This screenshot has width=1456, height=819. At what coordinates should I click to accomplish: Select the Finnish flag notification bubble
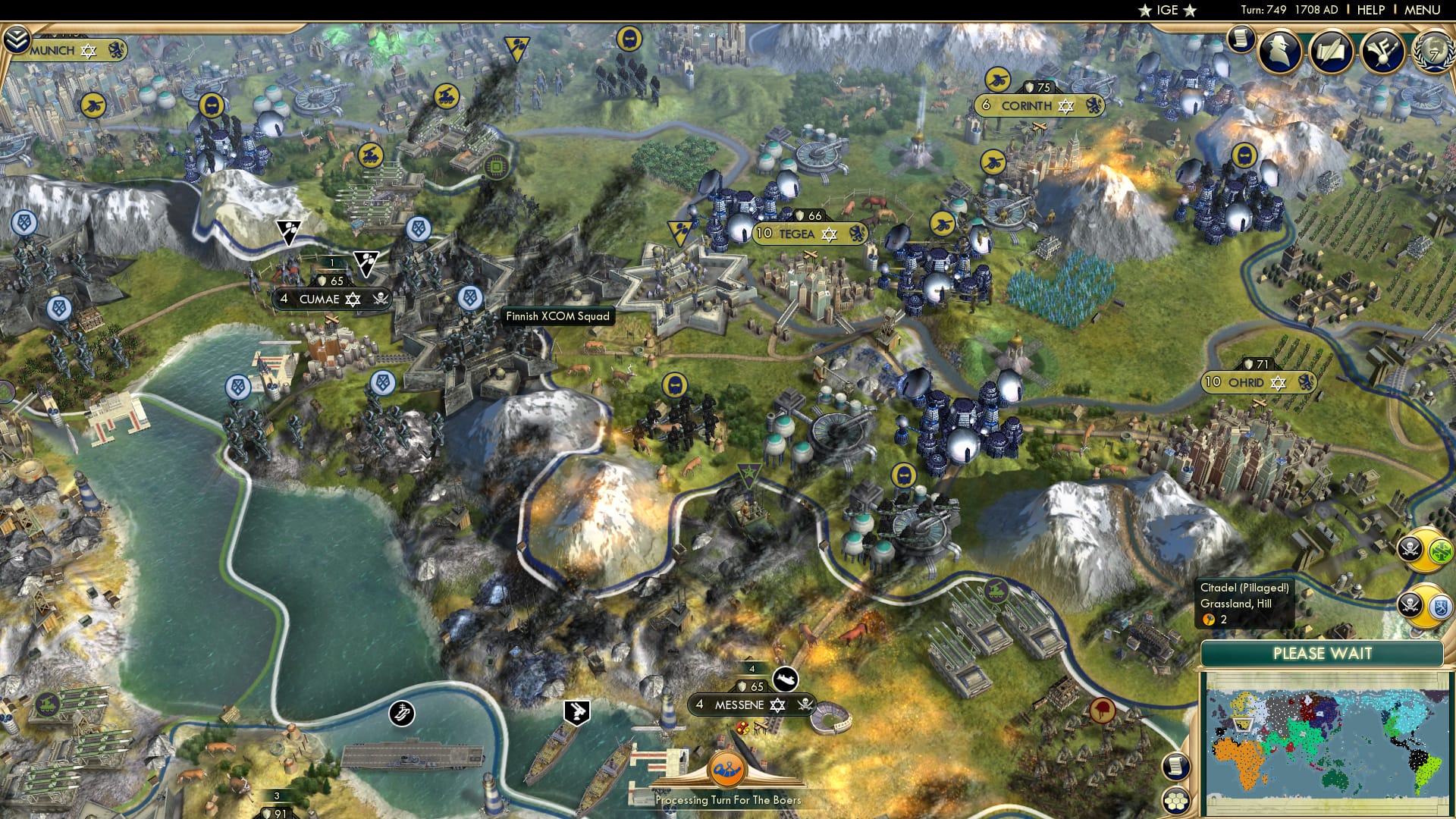click(x=1442, y=607)
